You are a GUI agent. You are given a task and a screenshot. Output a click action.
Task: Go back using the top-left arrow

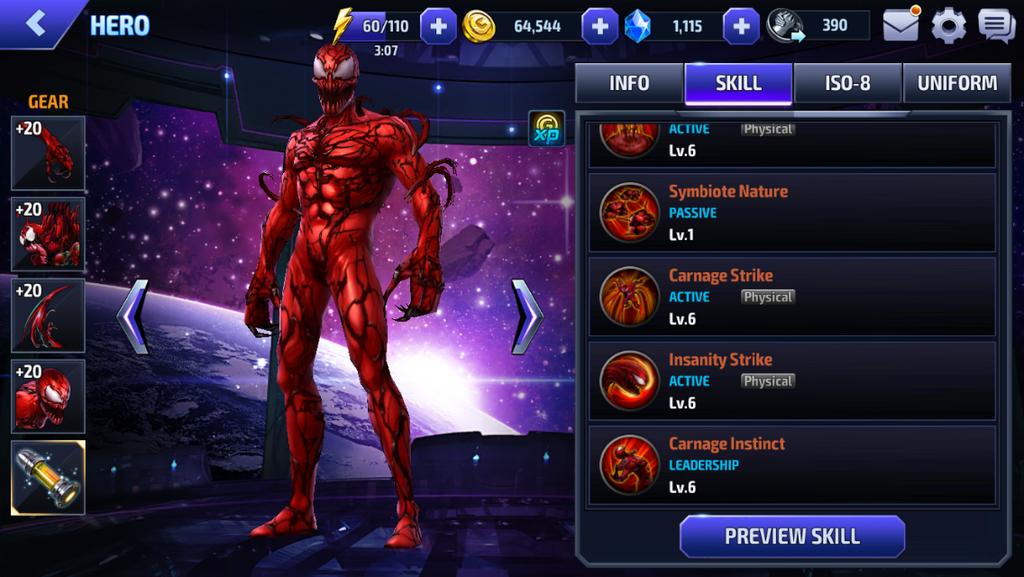[x=37, y=24]
